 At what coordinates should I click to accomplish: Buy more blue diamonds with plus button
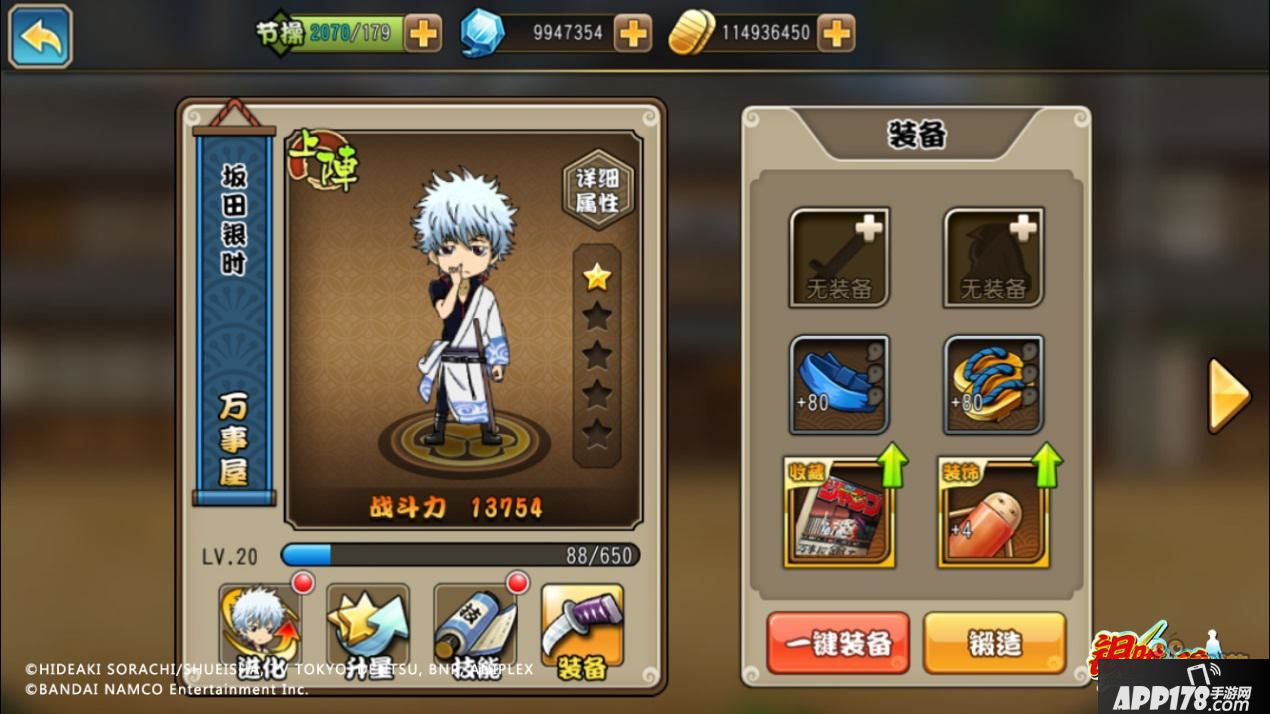click(632, 33)
